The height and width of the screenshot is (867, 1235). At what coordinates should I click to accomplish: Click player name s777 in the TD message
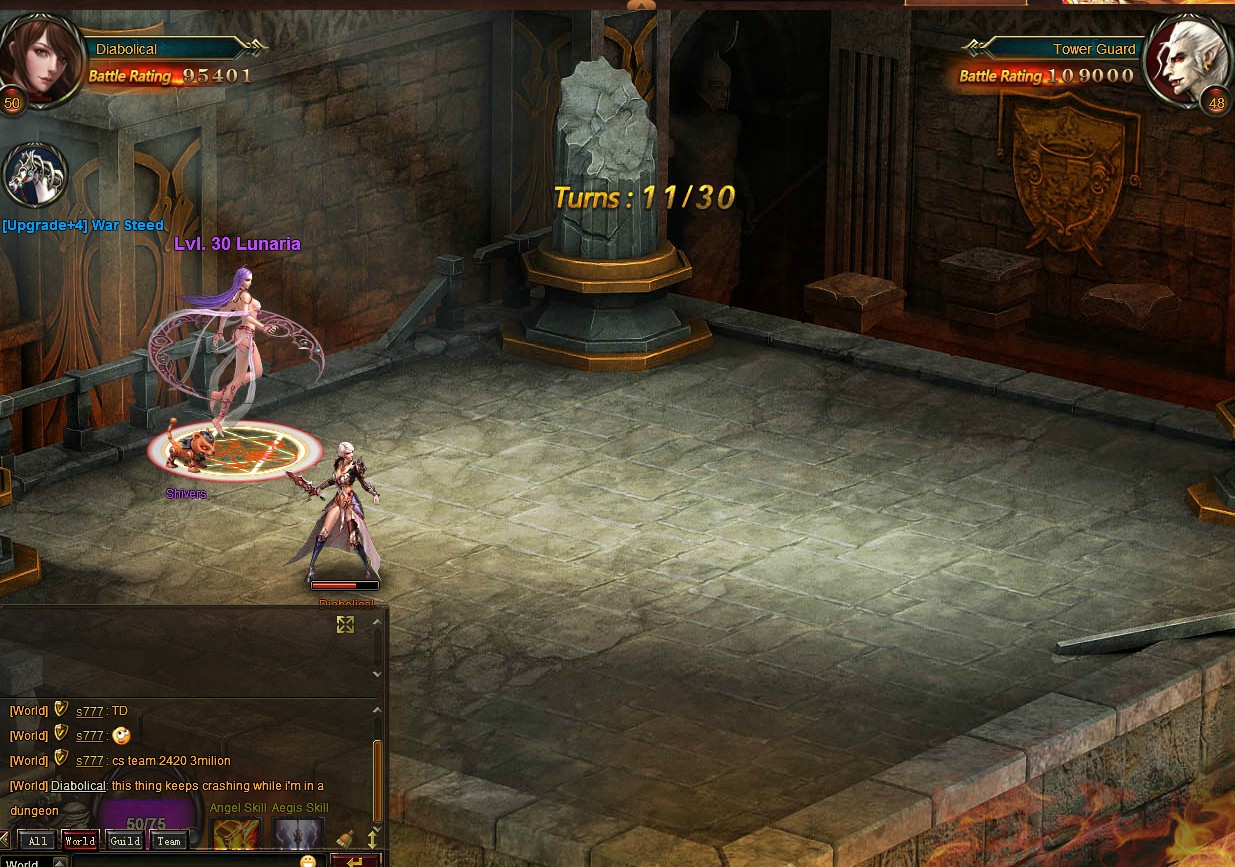(90, 711)
